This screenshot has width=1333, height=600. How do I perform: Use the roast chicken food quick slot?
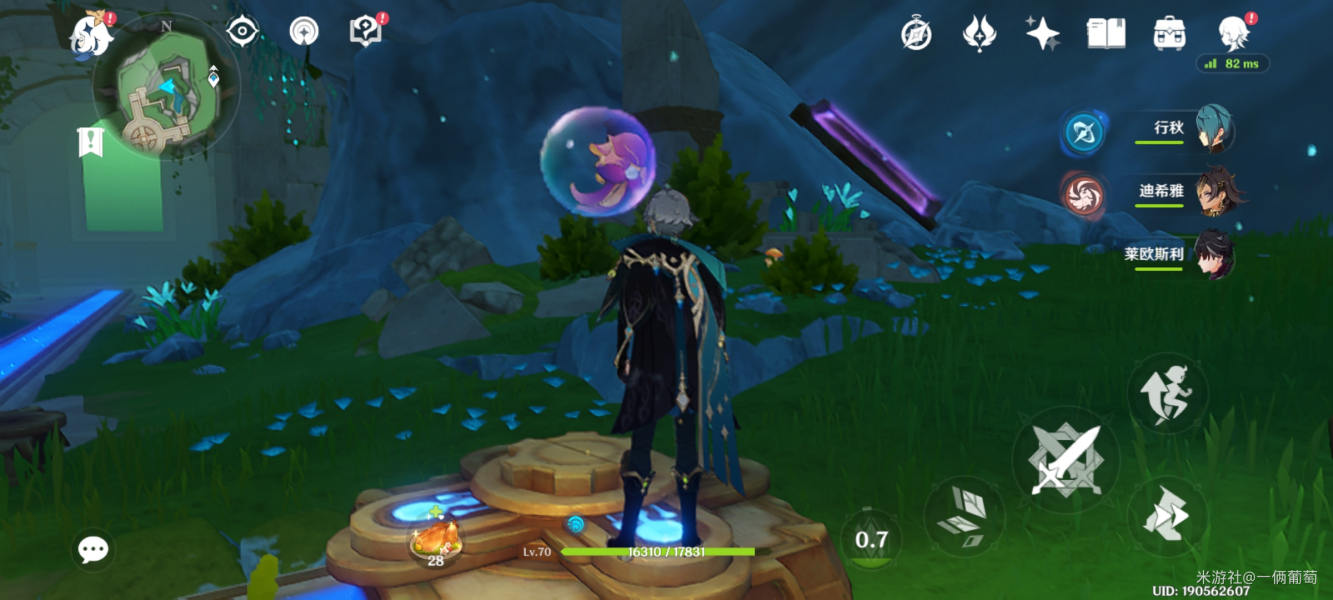pos(436,543)
